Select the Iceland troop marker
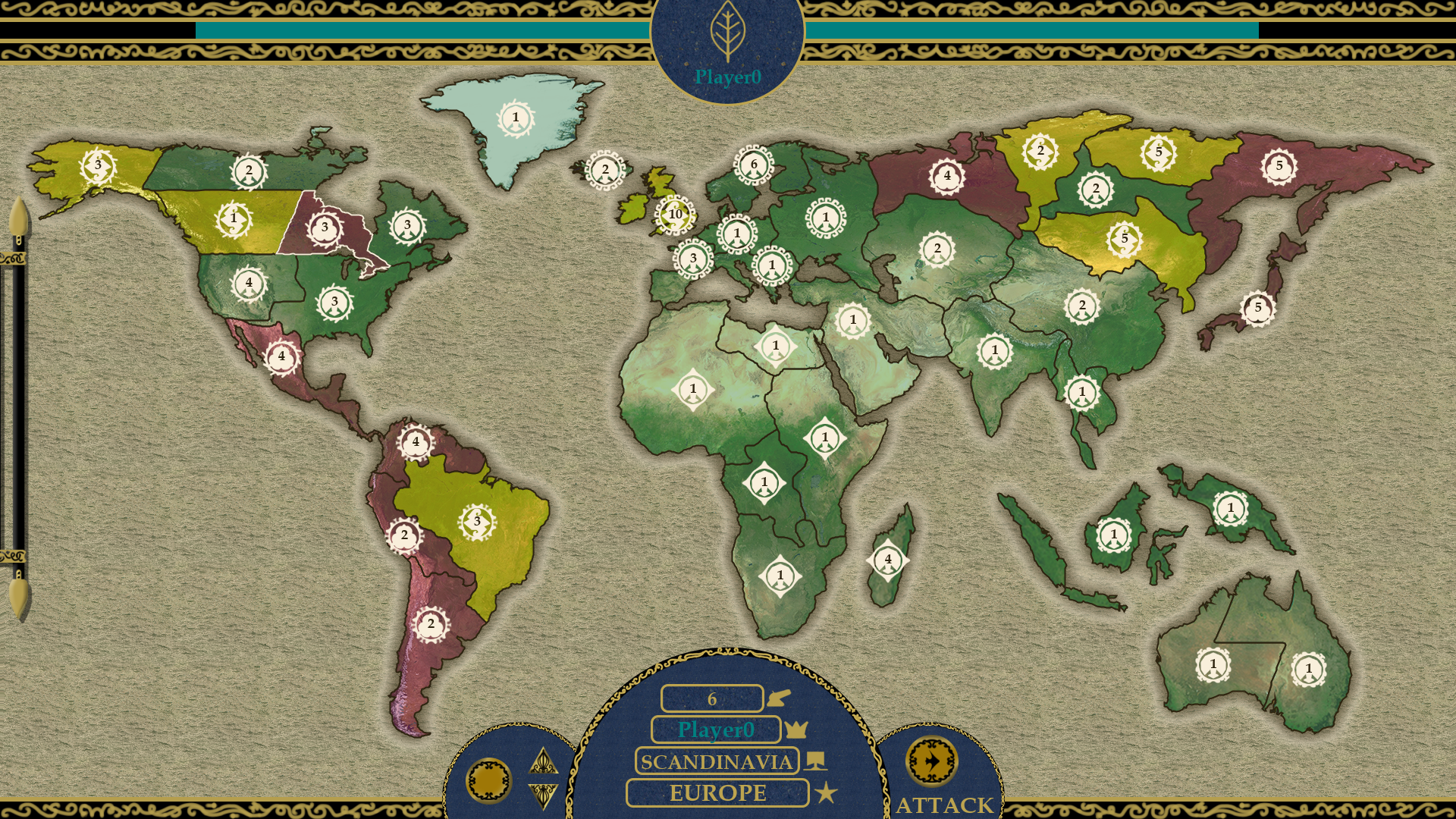 click(604, 170)
